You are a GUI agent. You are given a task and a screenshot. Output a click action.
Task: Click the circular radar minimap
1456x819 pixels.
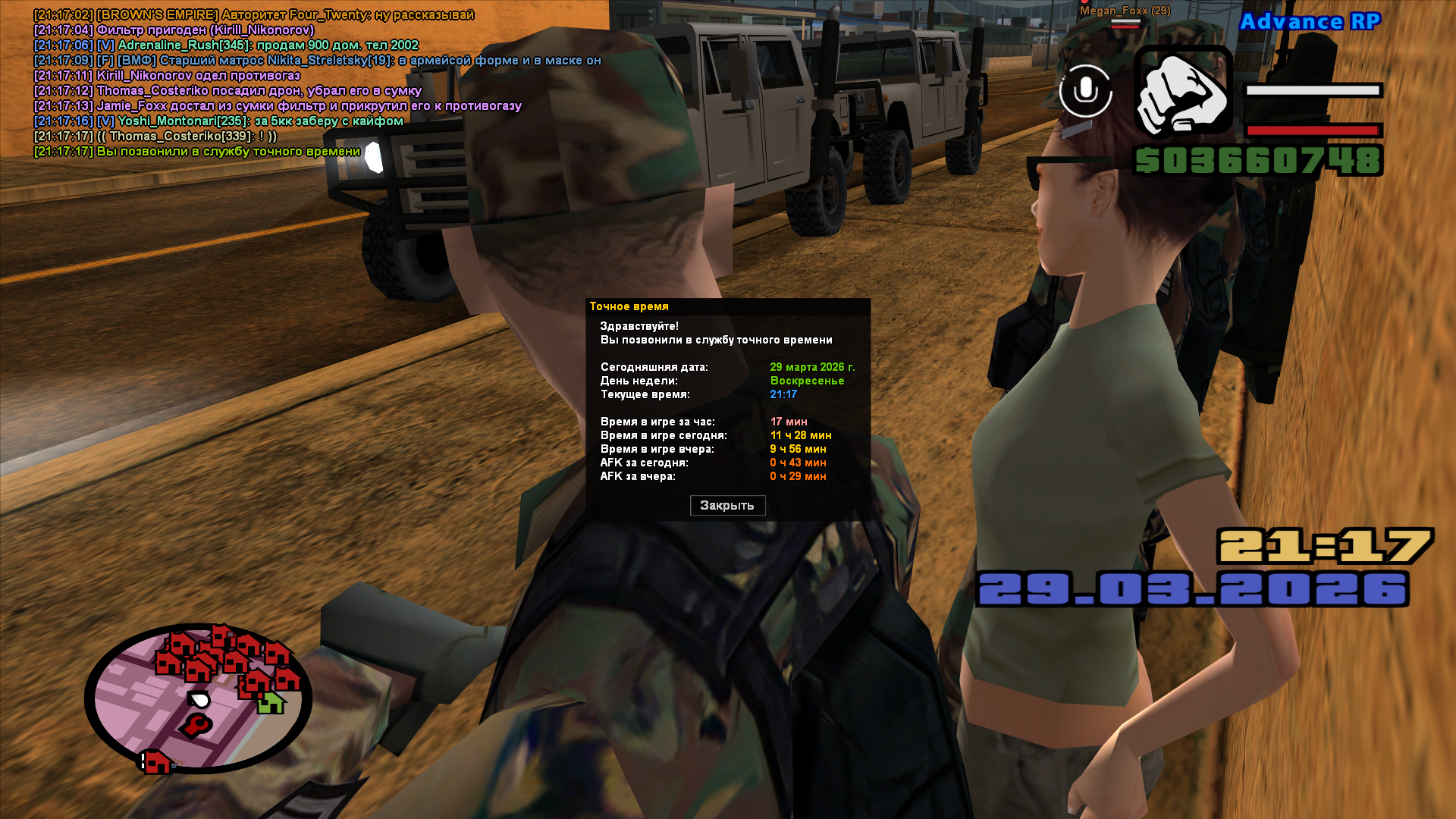click(198, 698)
